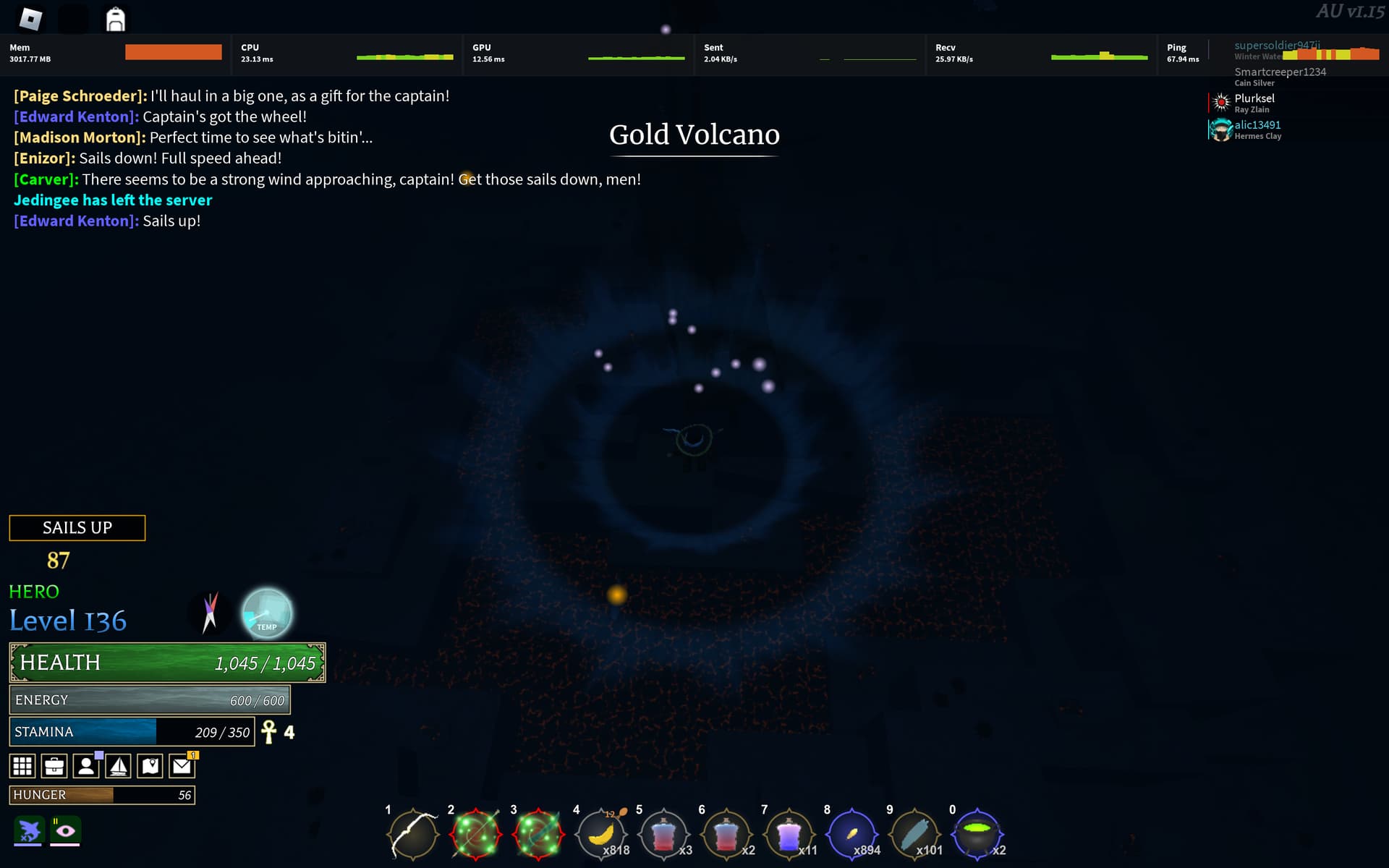The height and width of the screenshot is (868, 1389).
Task: Click the HUNGER bar
Action: click(x=101, y=794)
